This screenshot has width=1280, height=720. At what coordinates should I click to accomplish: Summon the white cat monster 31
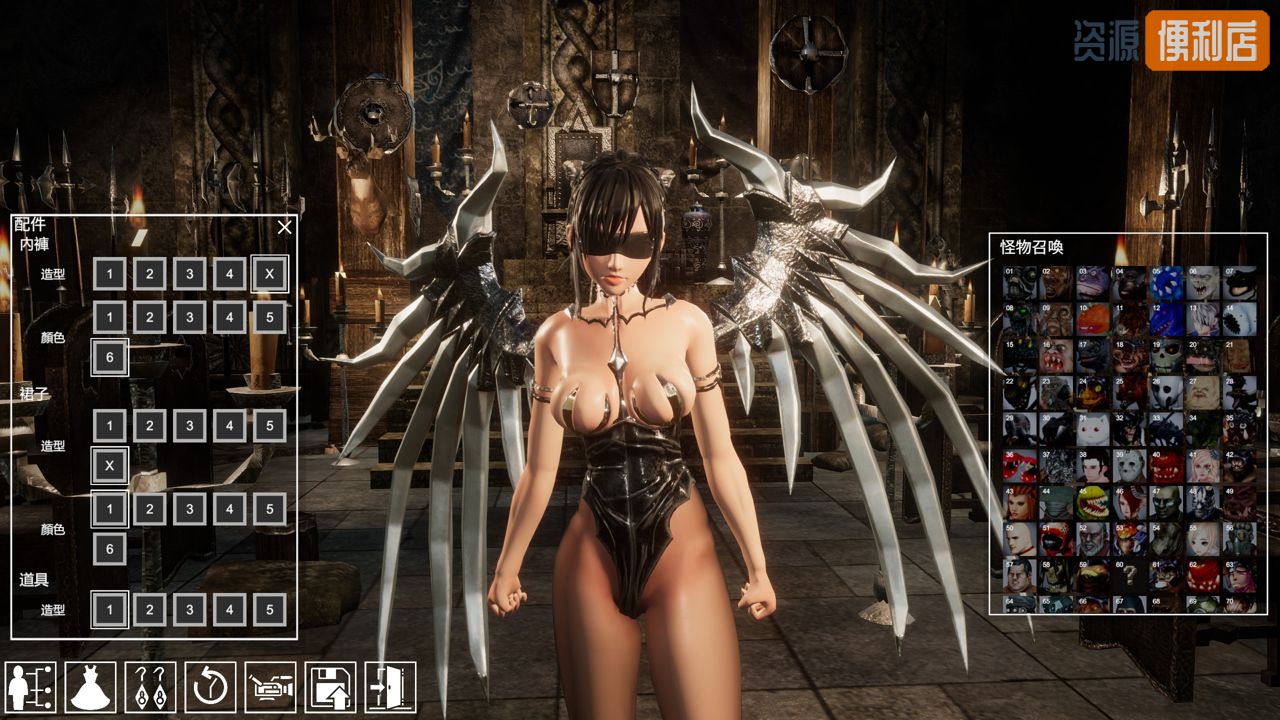(x=1093, y=429)
